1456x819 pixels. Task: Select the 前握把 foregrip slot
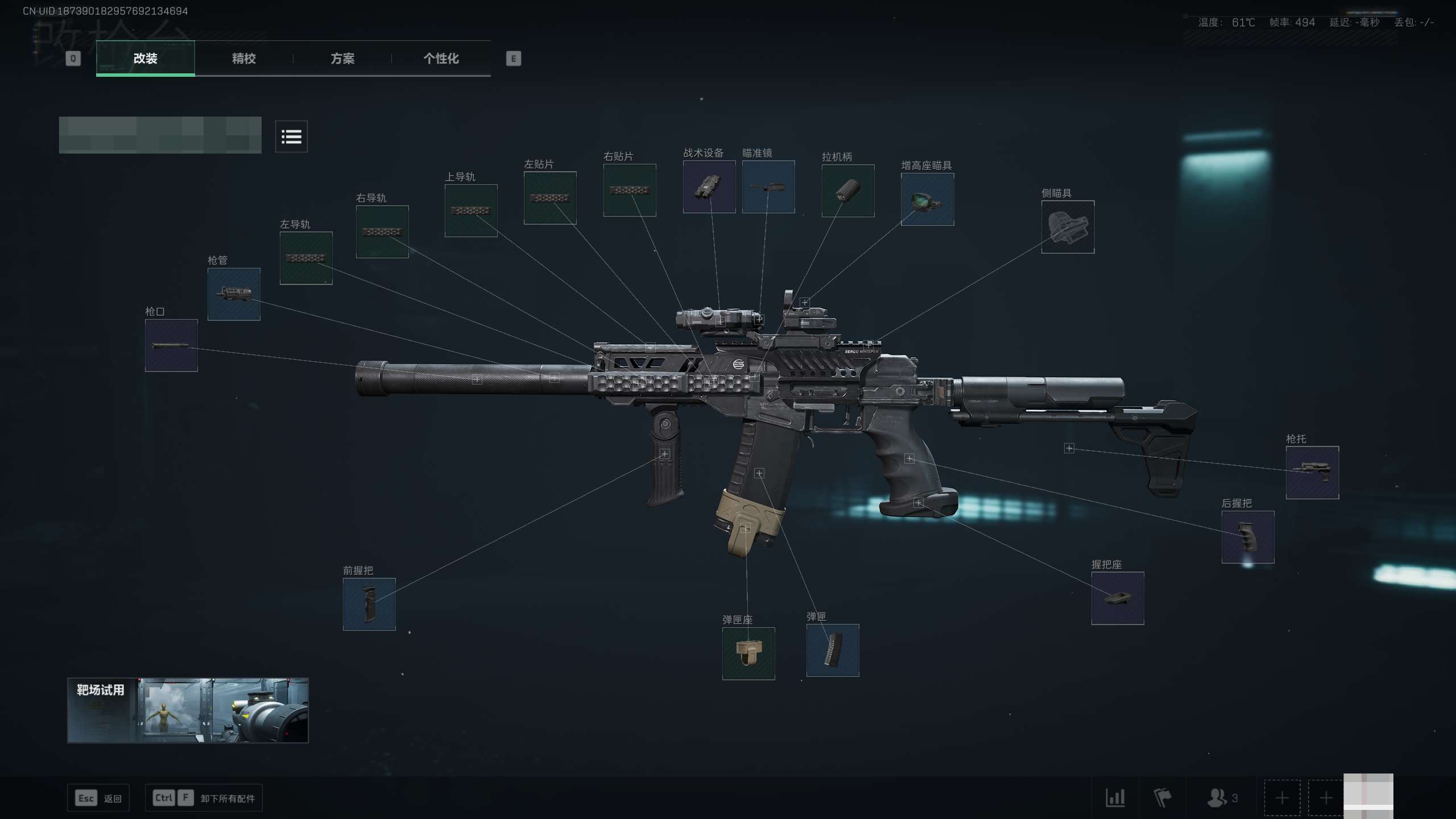(369, 604)
